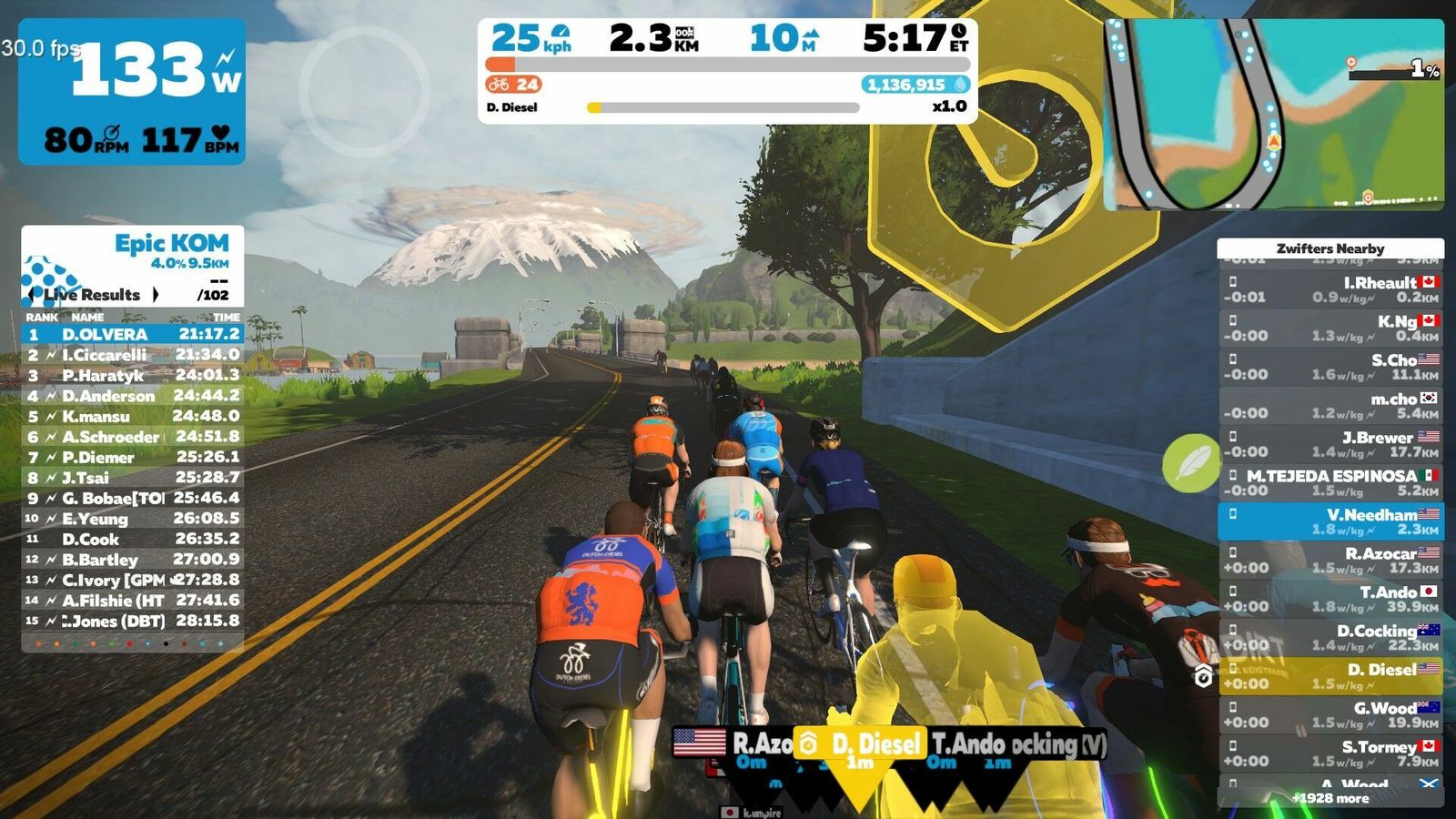Click M.TEJEDA ESPINOSA rider row

[x=1330, y=482]
